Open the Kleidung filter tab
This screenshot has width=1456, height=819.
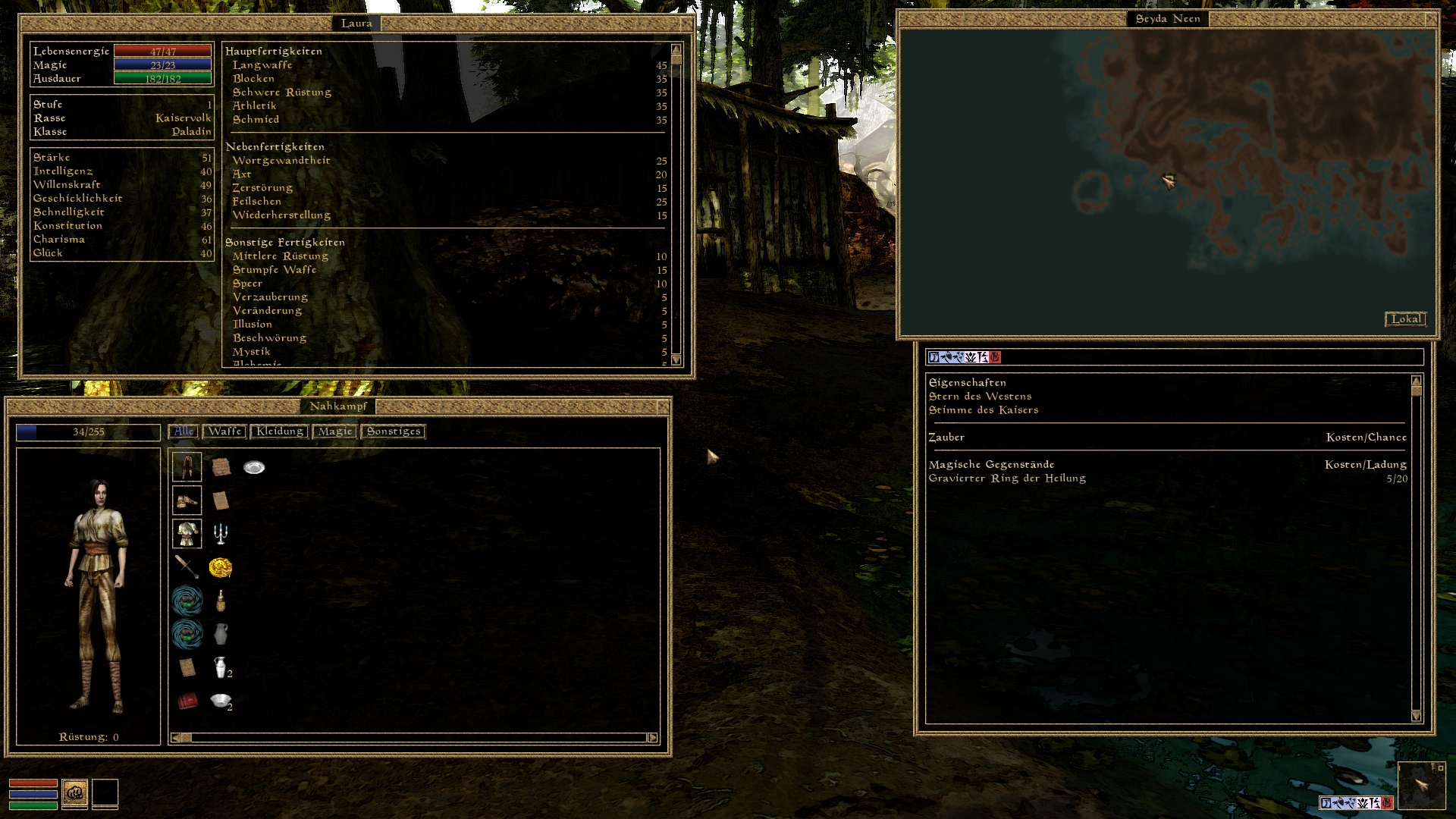[x=280, y=431]
